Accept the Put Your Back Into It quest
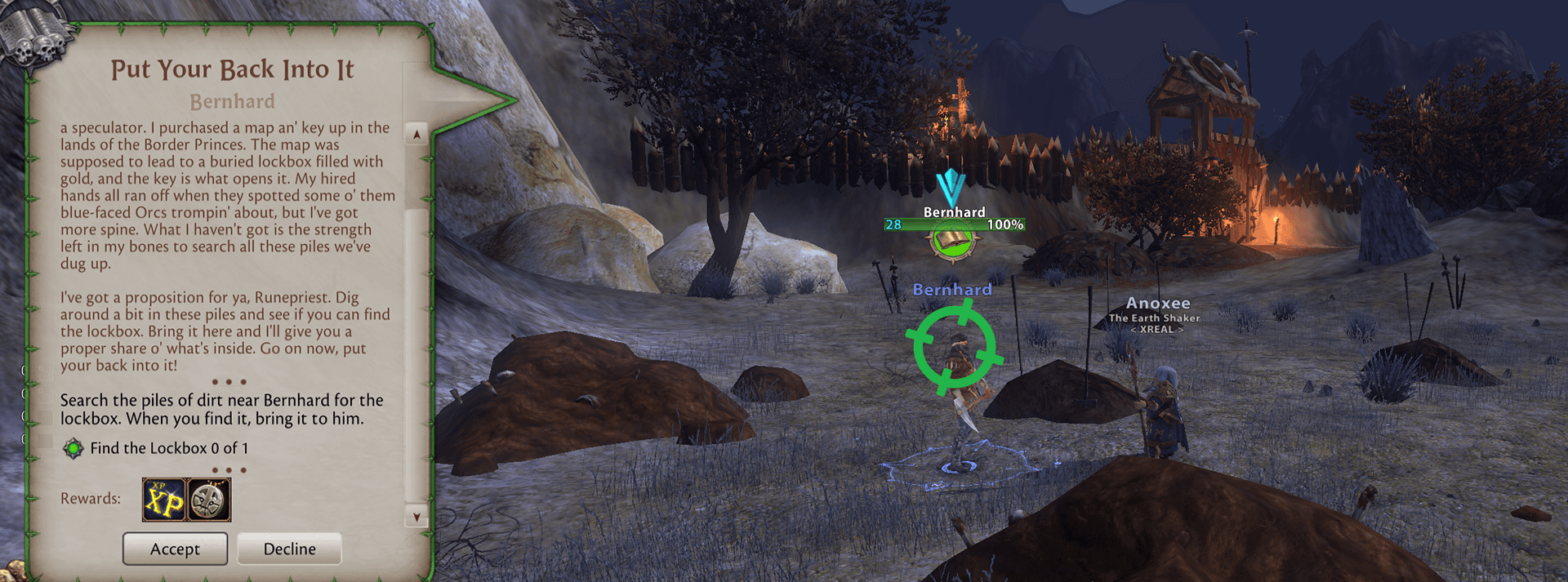Image resolution: width=1568 pixels, height=582 pixels. pos(175,549)
